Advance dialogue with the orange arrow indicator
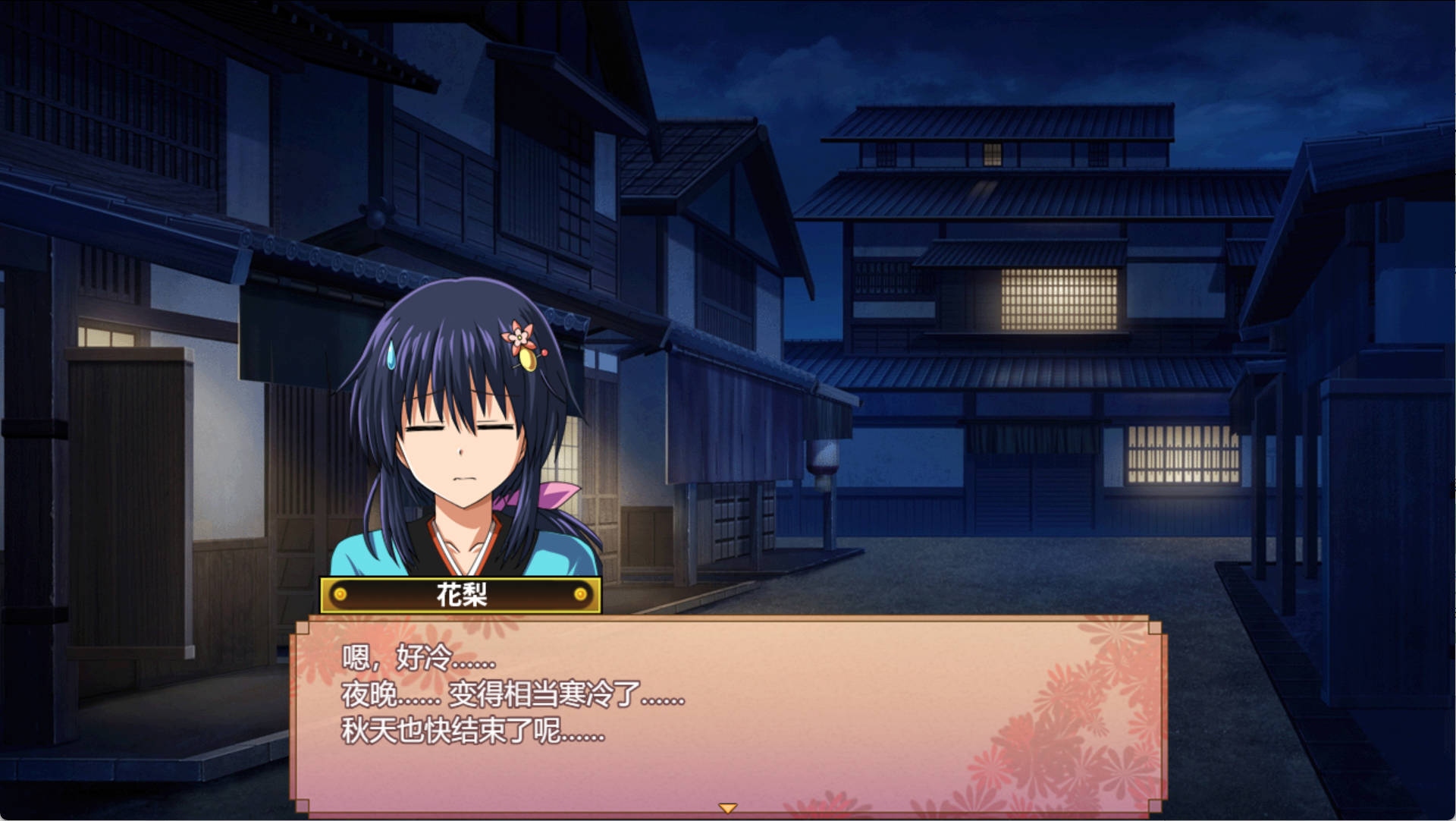The height and width of the screenshot is (821, 1456). tap(728, 808)
